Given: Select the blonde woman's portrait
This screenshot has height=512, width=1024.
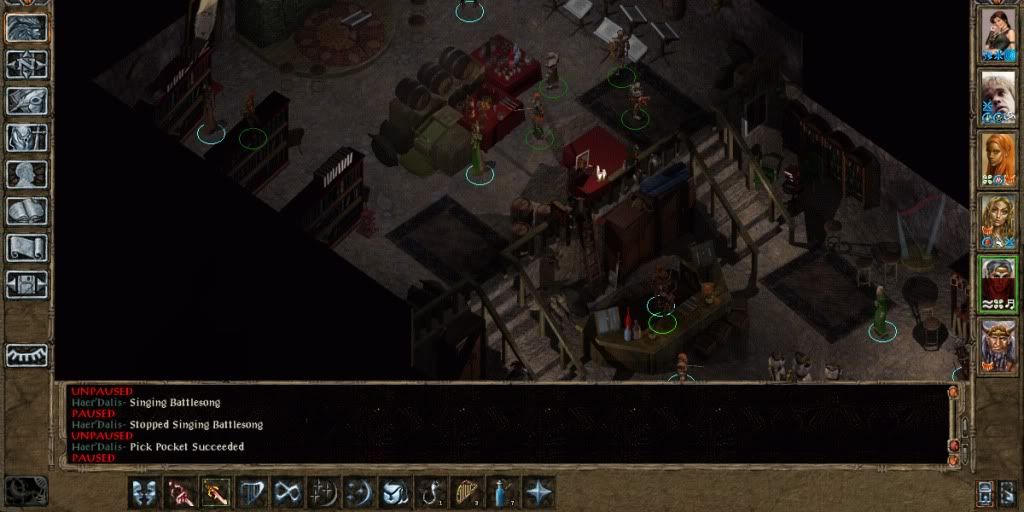Looking at the screenshot, I should [997, 223].
